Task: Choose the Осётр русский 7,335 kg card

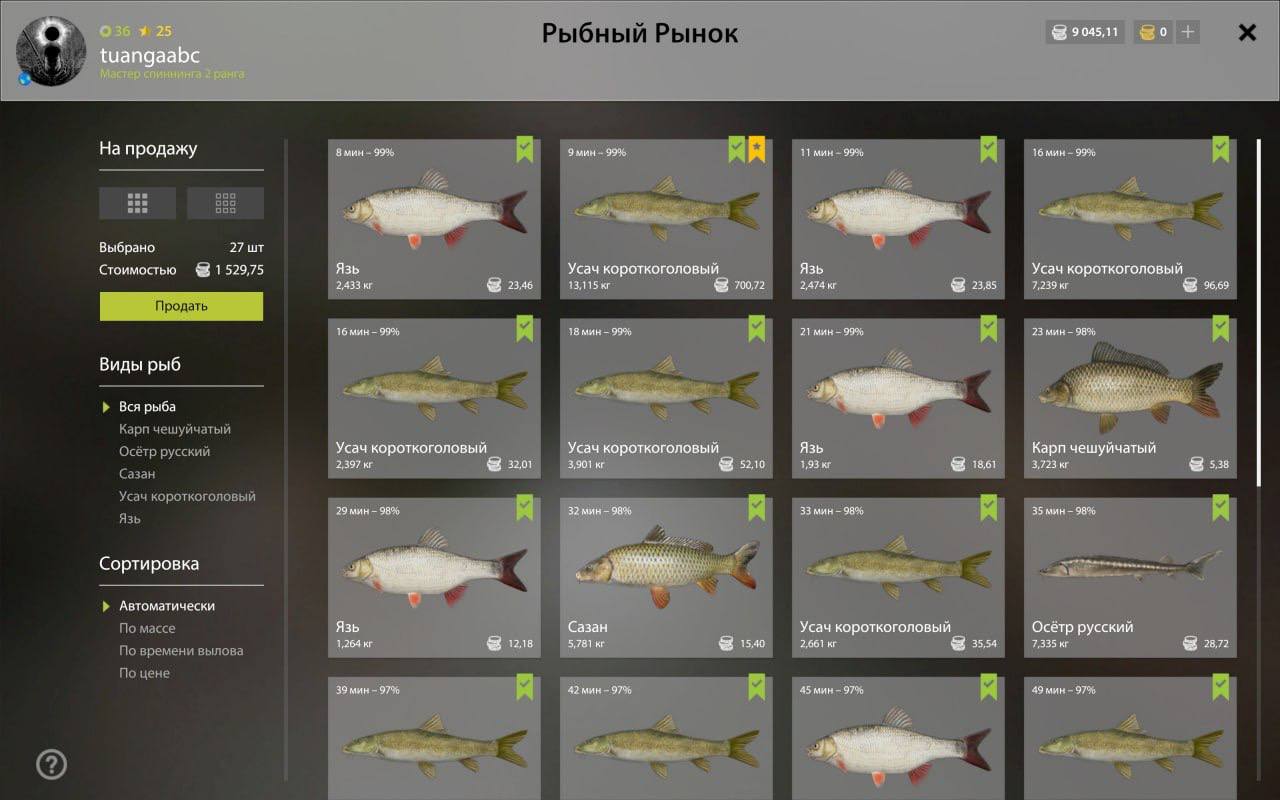Action: [1130, 577]
